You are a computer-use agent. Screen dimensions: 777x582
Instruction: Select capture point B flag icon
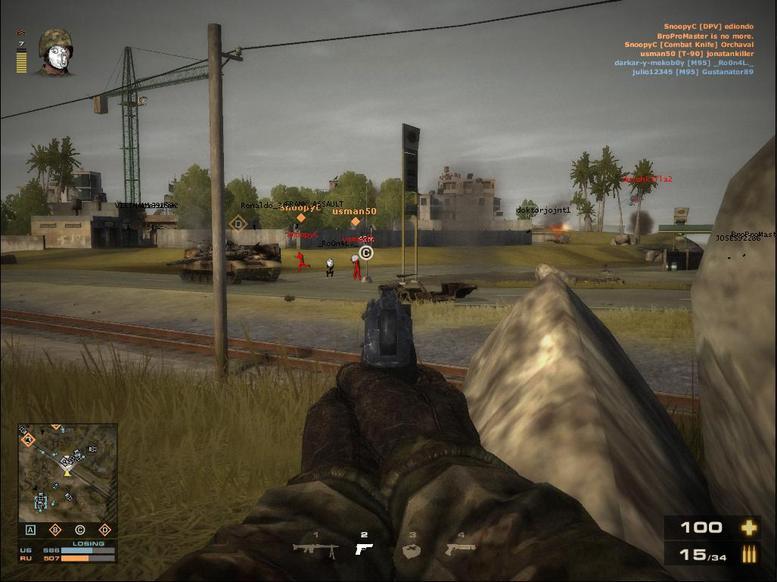pos(55,529)
